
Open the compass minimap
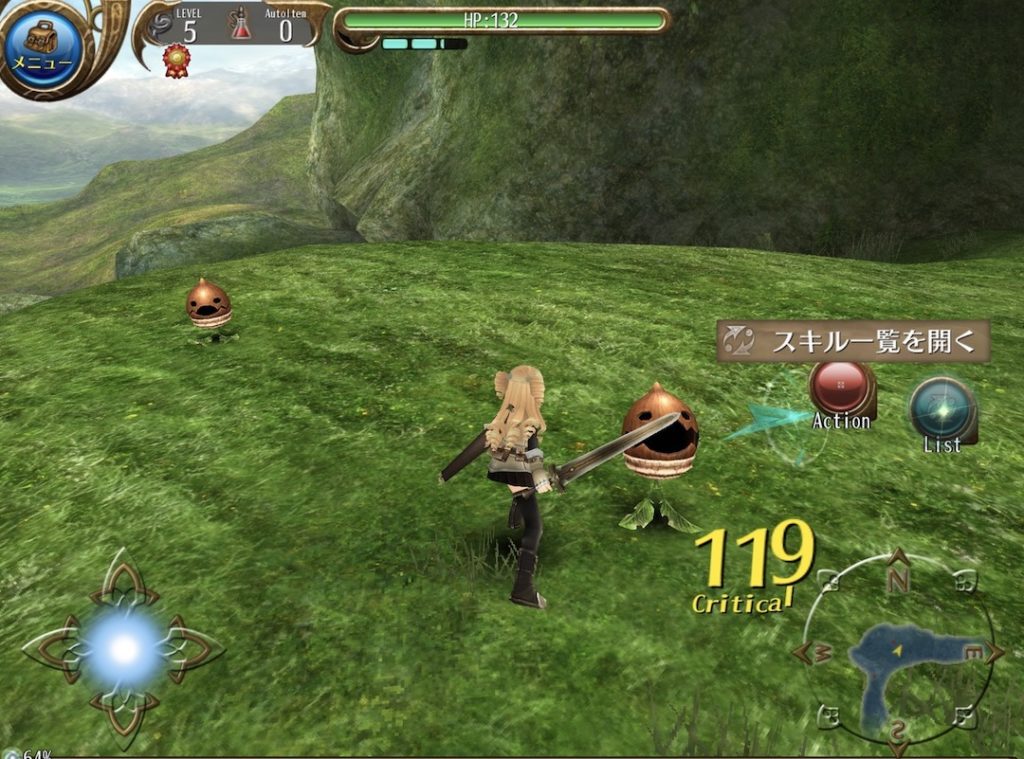(x=898, y=654)
